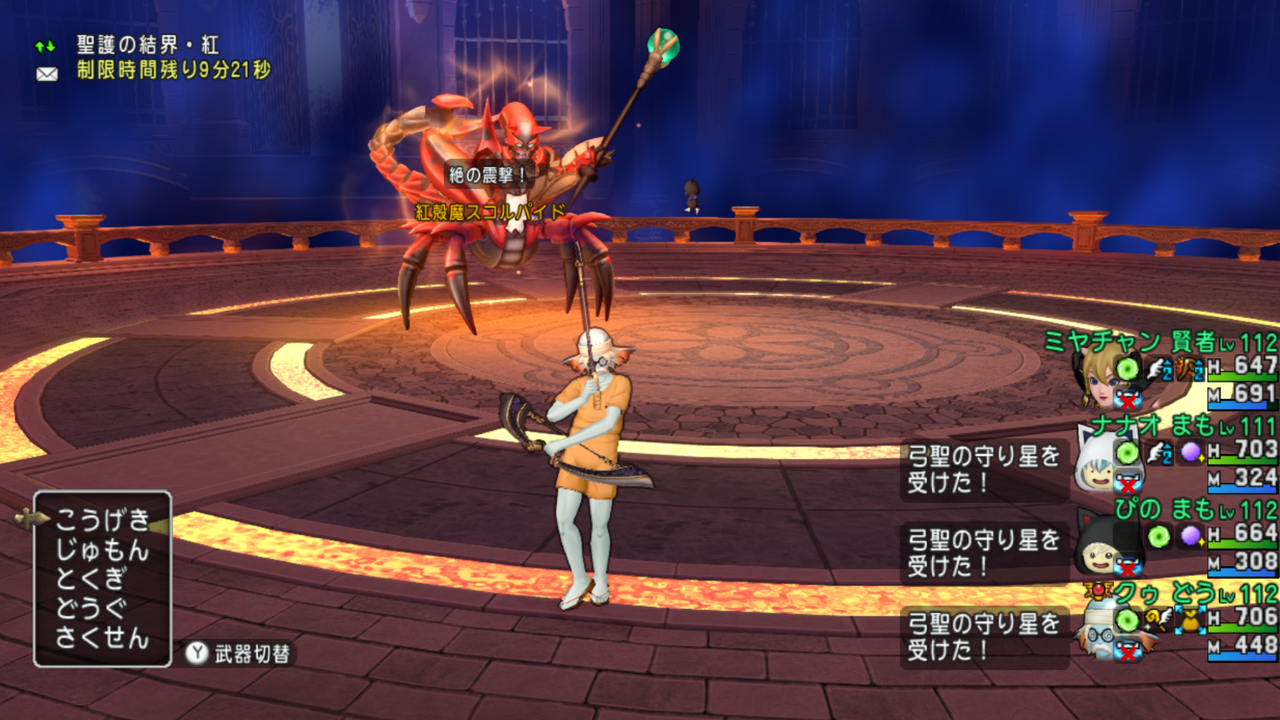
Task: Click ナナオ's winged speed buff icon
Action: coord(1159,453)
